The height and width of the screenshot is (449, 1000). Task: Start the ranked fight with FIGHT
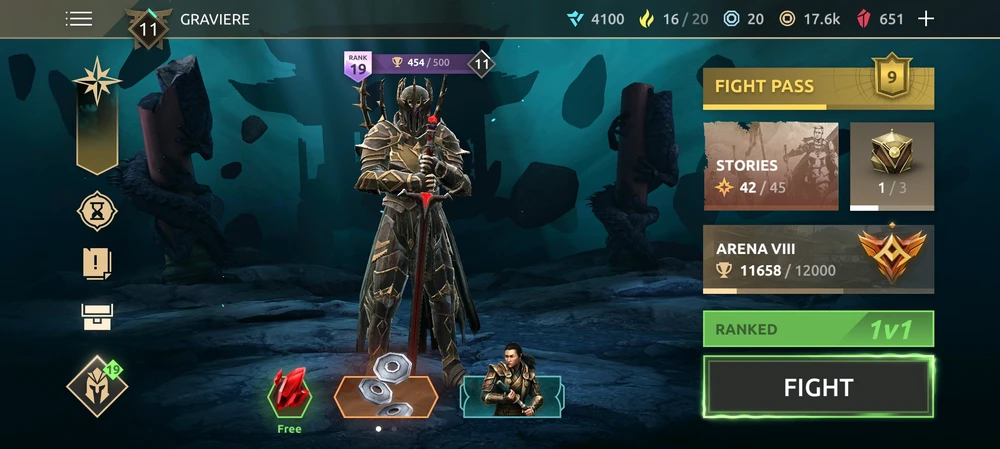818,388
